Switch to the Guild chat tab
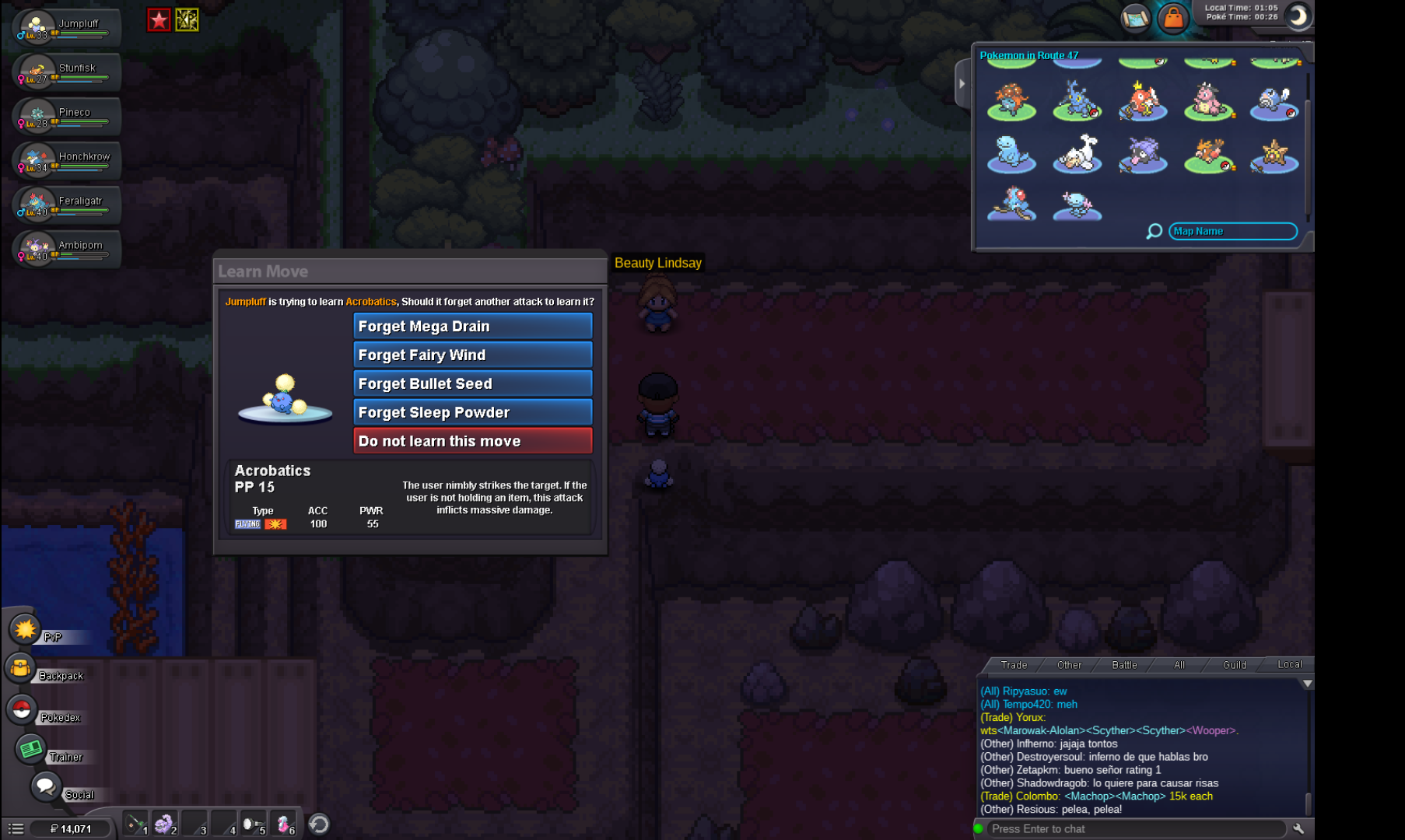The image size is (1405, 840). (x=1234, y=665)
